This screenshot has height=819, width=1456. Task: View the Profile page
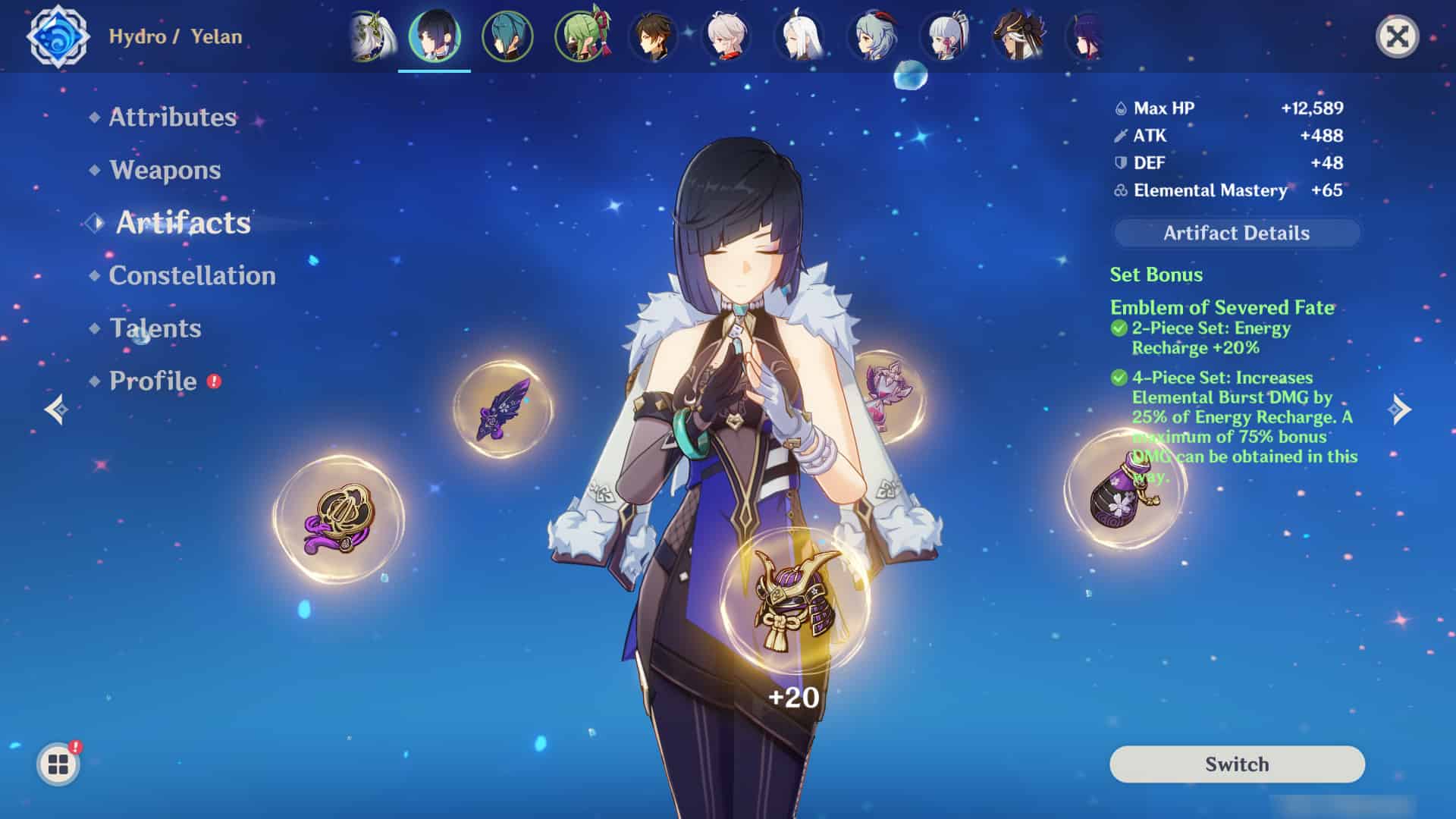coord(152,381)
